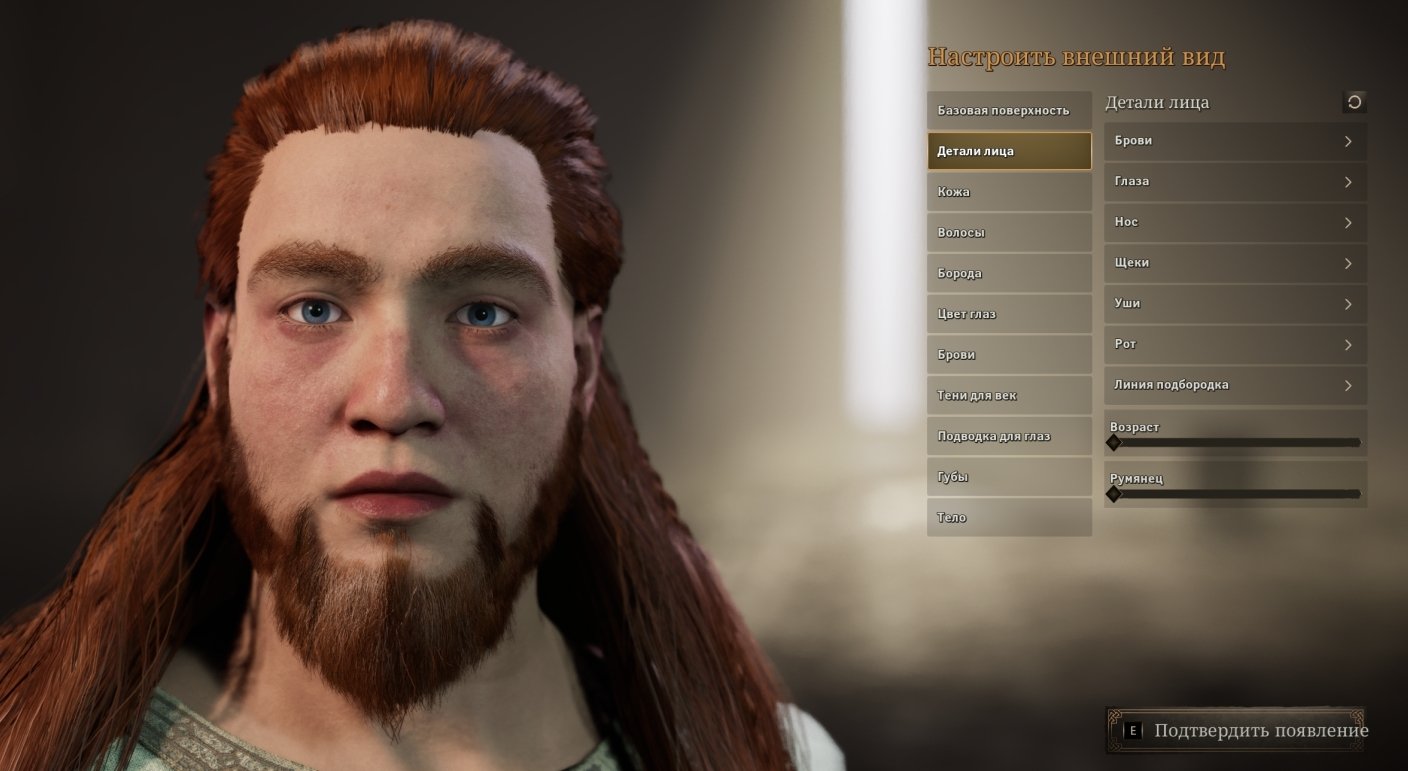Expand the Глаза face detail row
This screenshot has height=771, width=1408.
[1234, 182]
